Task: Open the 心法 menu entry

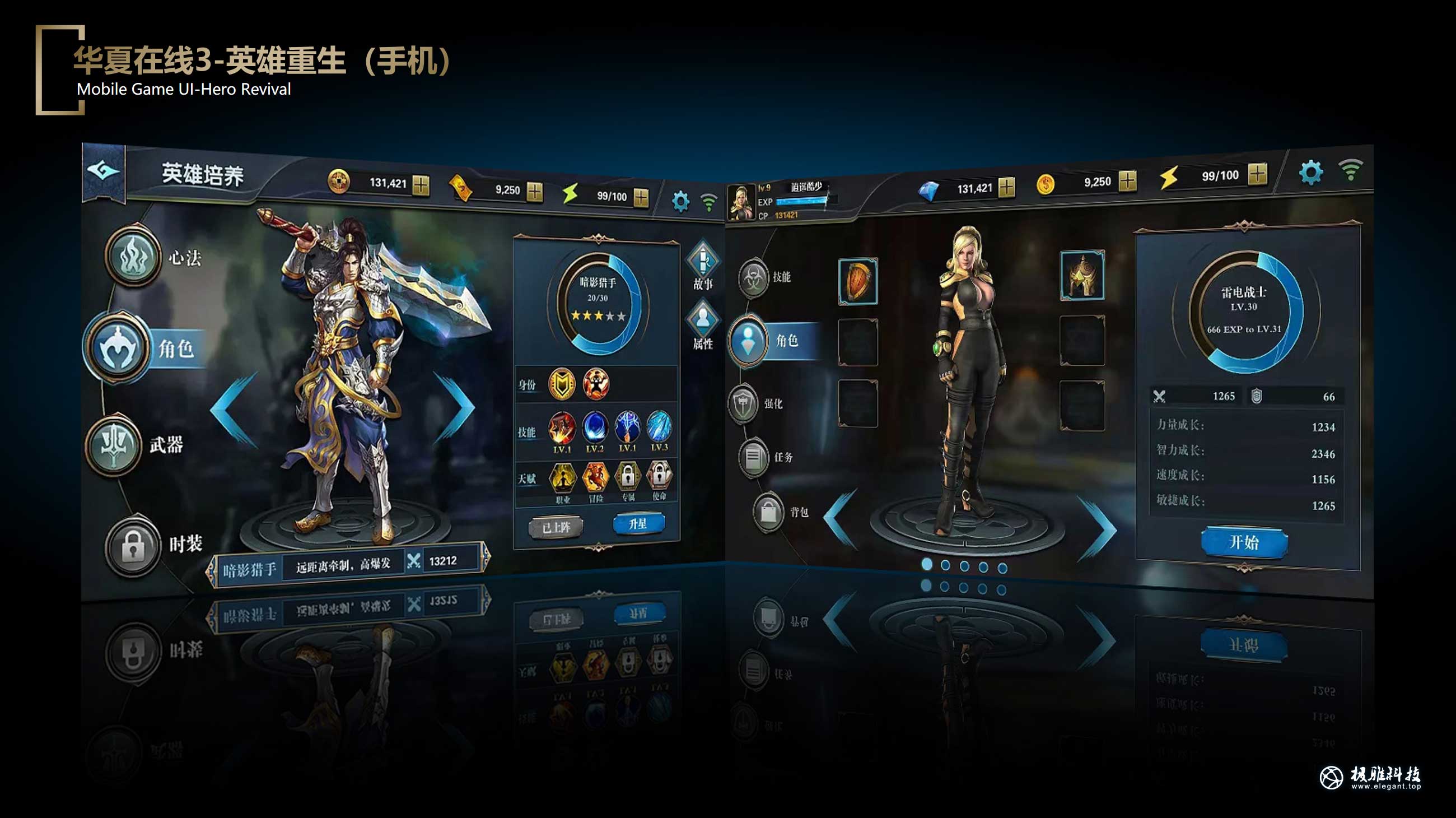Action: 133,257
